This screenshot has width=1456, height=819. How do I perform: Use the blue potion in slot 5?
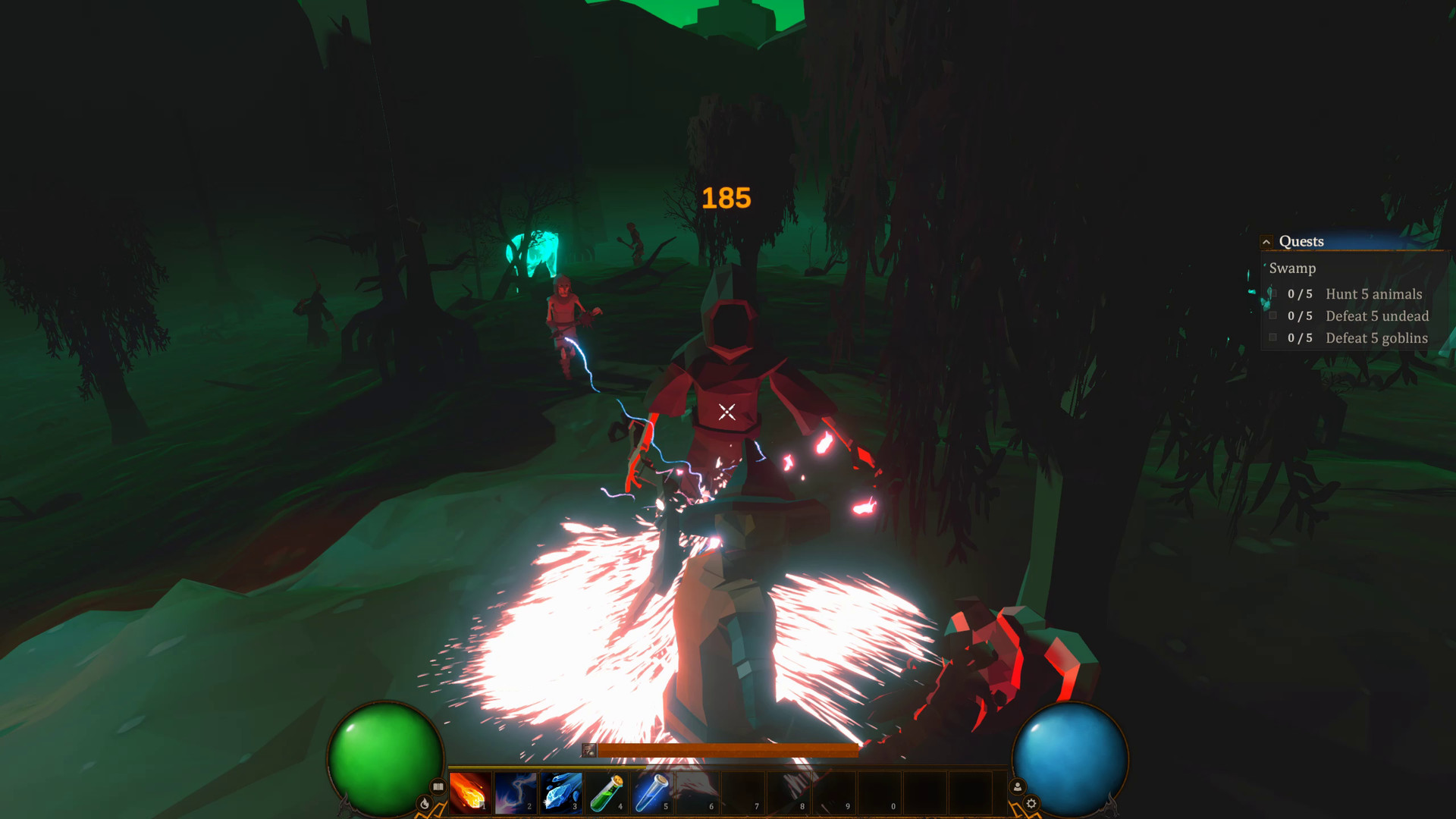point(651,792)
